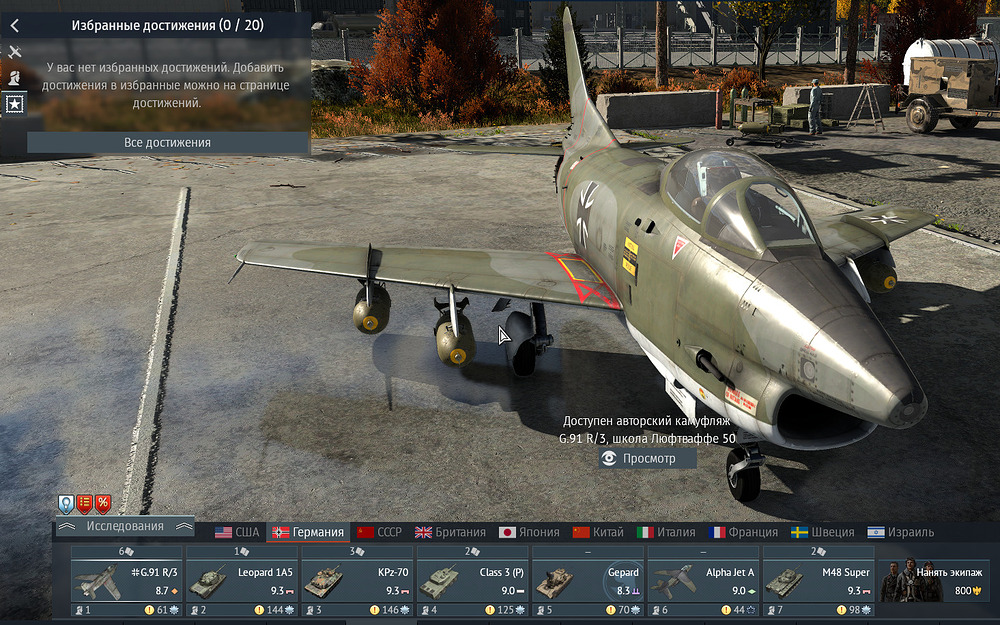Choose the Alpha Jet A slot
Viewport: 1000px width, 625px height.
pos(704,580)
